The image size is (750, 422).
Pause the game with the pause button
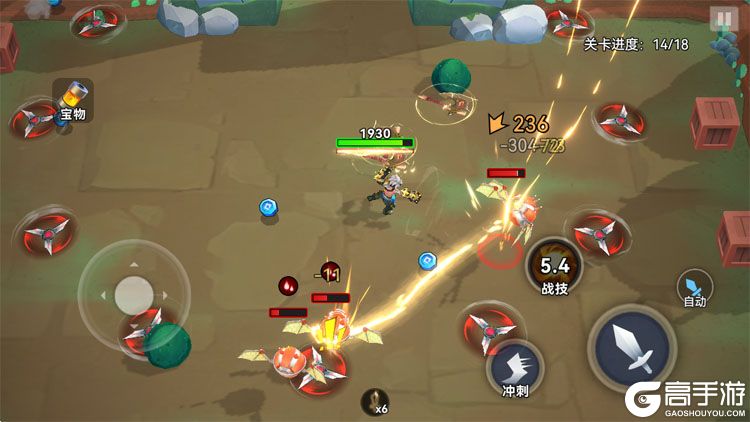[x=722, y=19]
